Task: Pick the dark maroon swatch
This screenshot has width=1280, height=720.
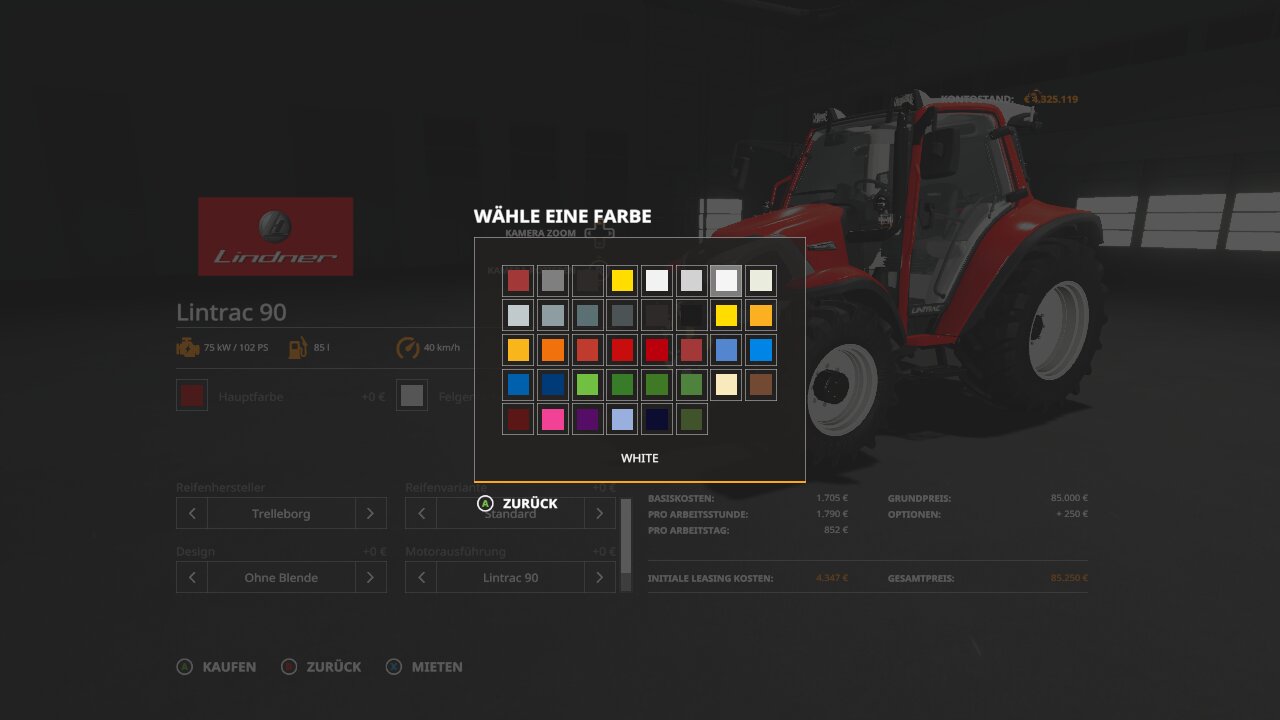Action: pyautogui.click(x=518, y=419)
